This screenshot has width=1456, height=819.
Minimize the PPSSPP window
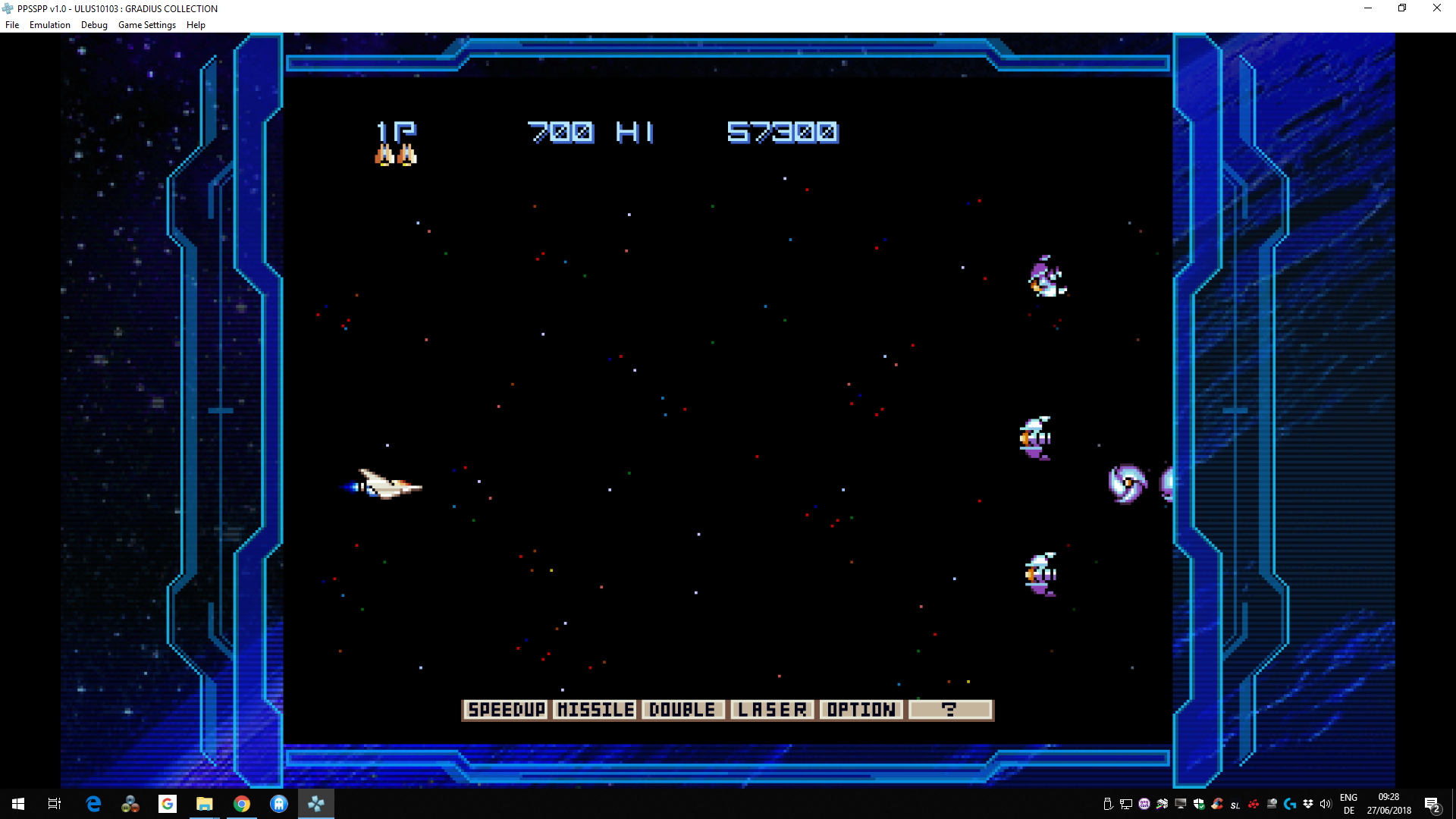pyautogui.click(x=1368, y=8)
